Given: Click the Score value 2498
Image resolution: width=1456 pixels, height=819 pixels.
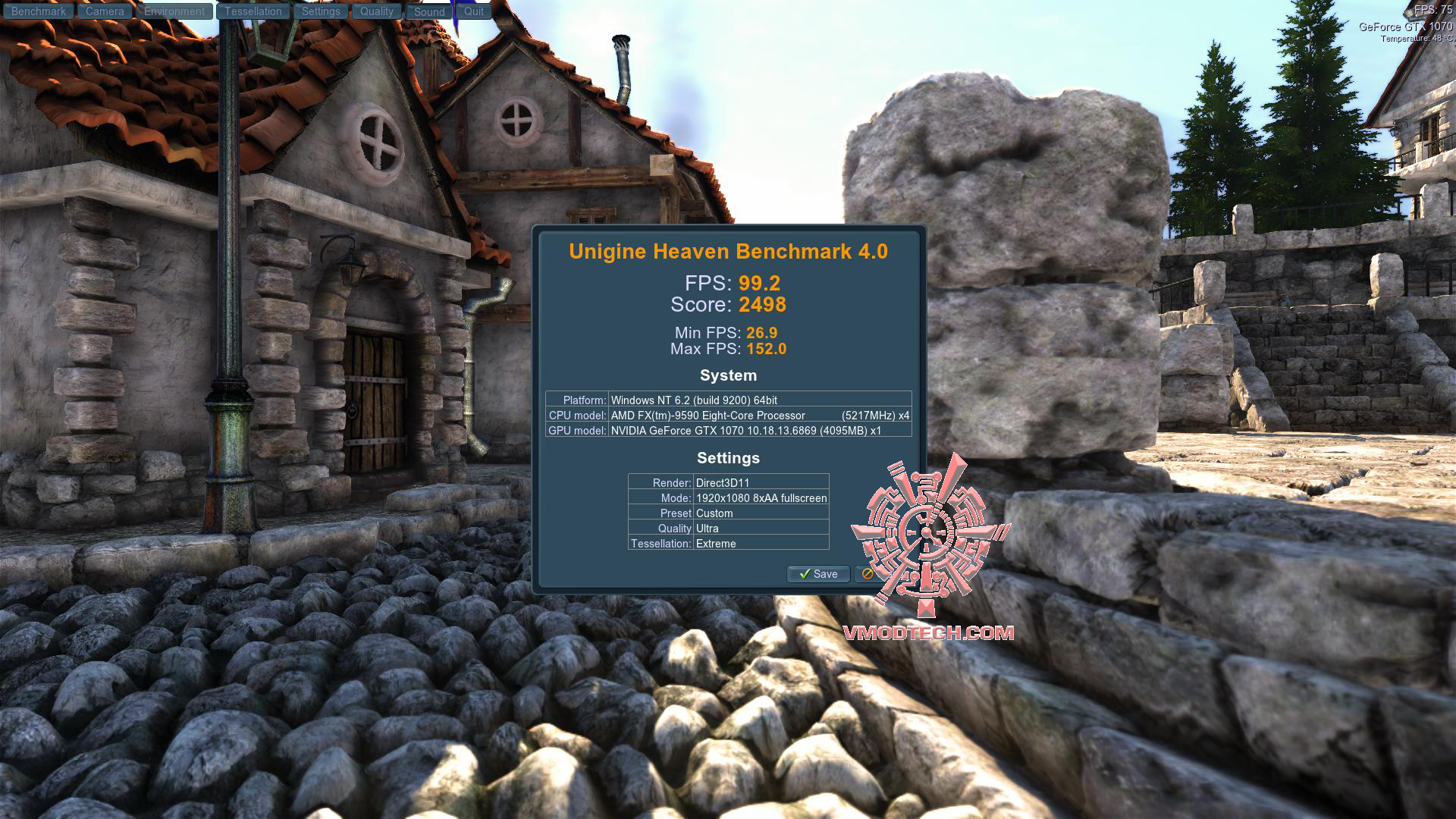Looking at the screenshot, I should pyautogui.click(x=764, y=305).
